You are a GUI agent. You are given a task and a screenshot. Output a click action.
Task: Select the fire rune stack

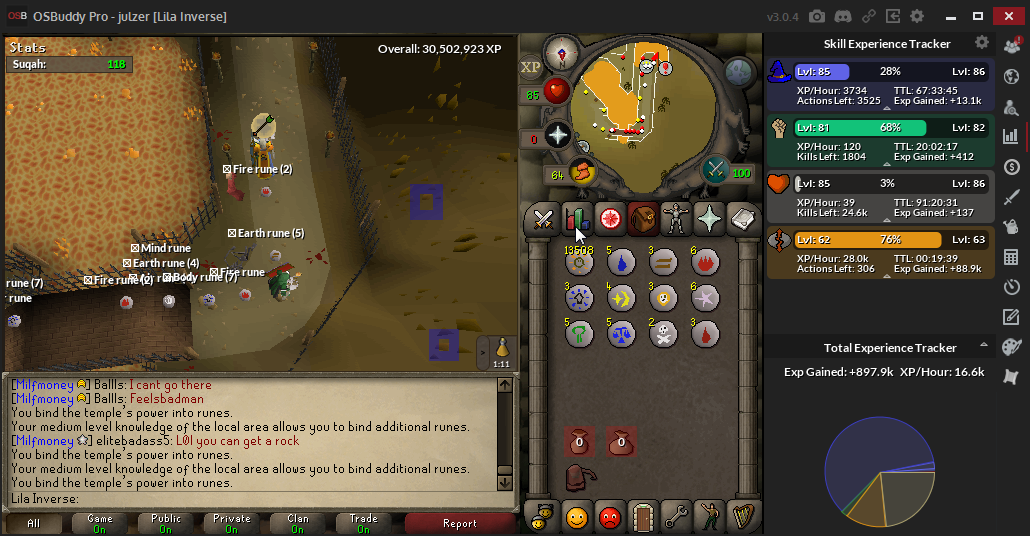tap(705, 262)
